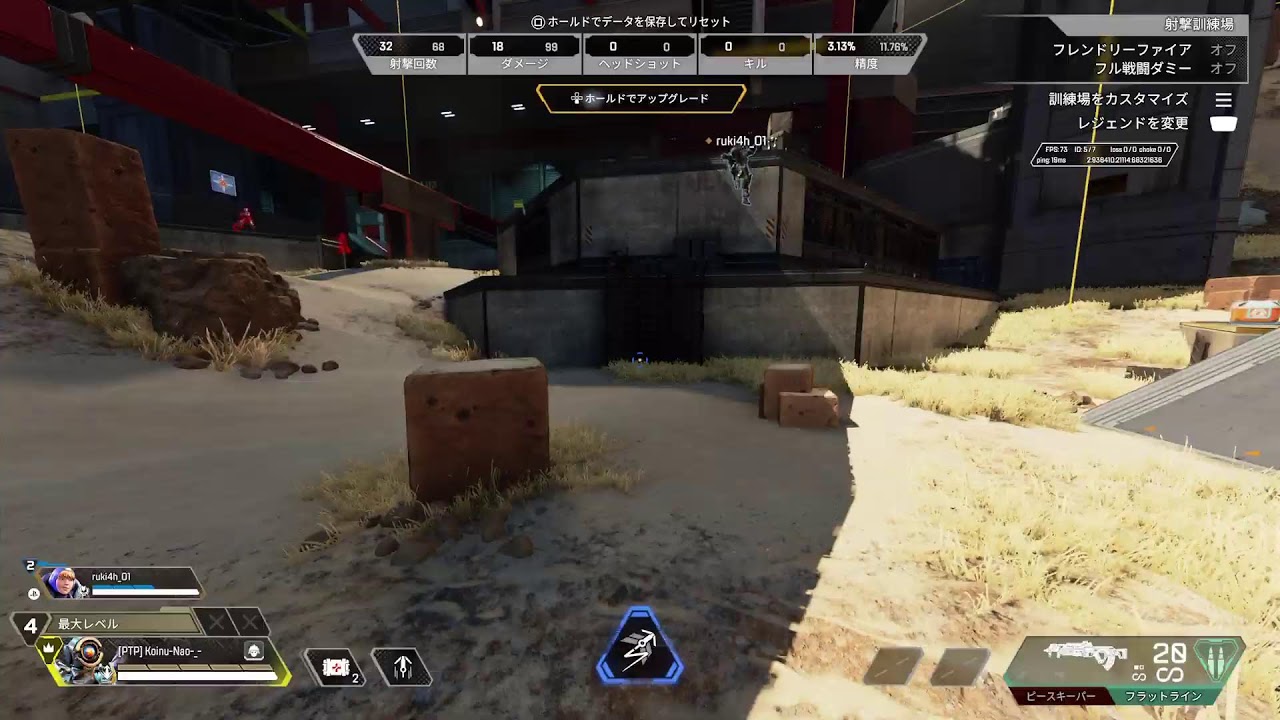
Task: Select the ピースキーパー weapon tab
Action: pos(1060,696)
